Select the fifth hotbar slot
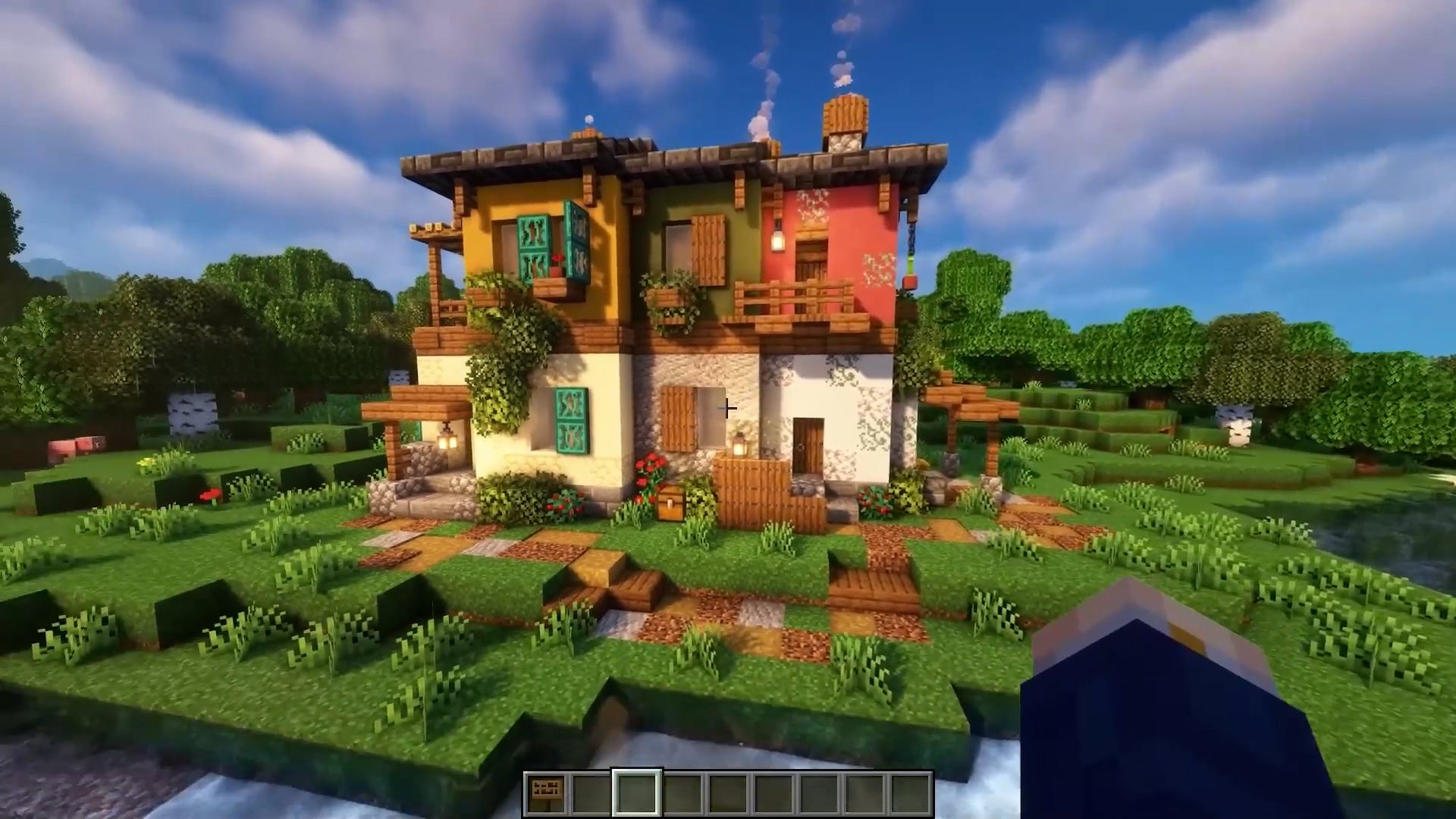 pyautogui.click(x=730, y=792)
